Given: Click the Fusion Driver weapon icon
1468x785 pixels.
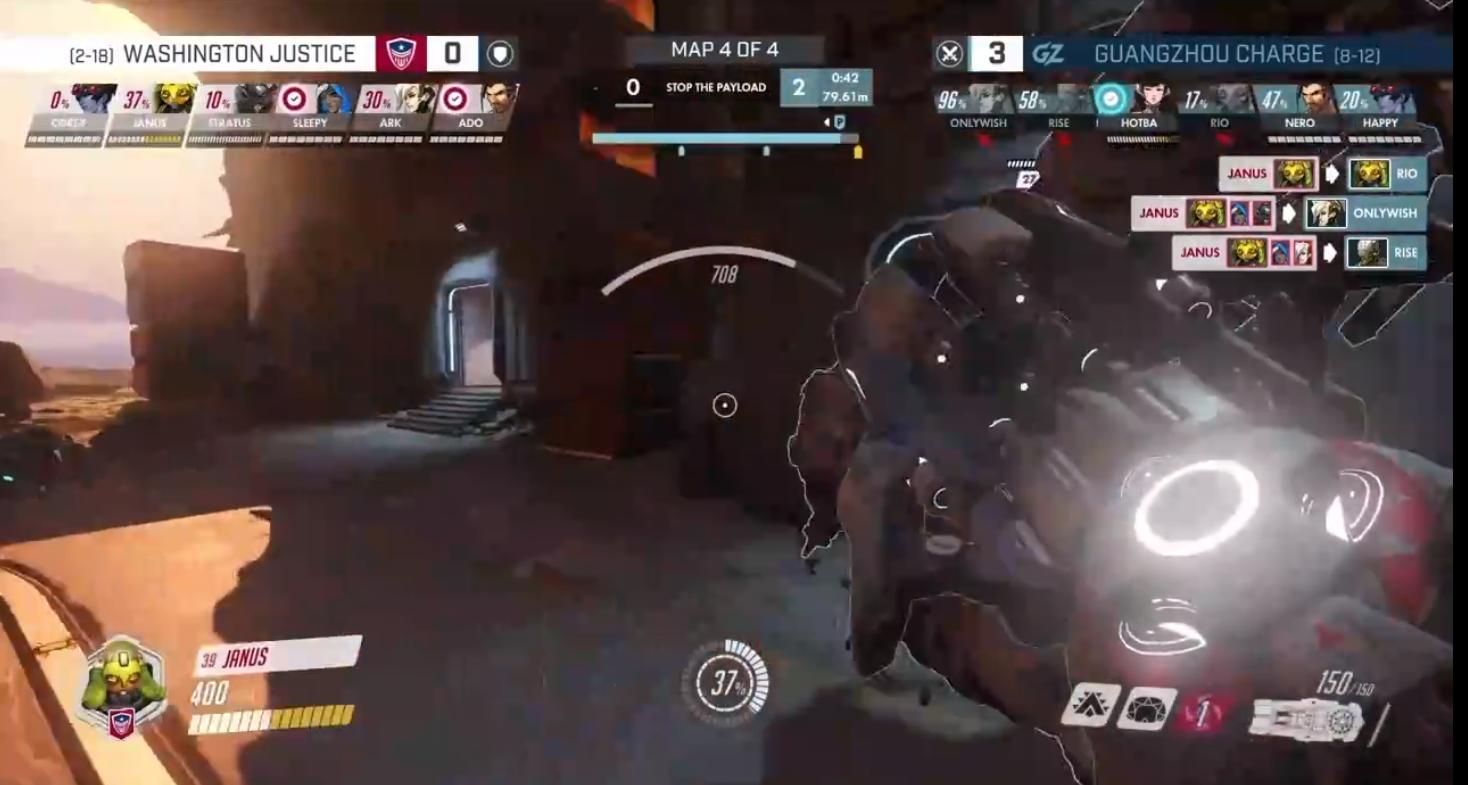Looking at the screenshot, I should [1307, 719].
